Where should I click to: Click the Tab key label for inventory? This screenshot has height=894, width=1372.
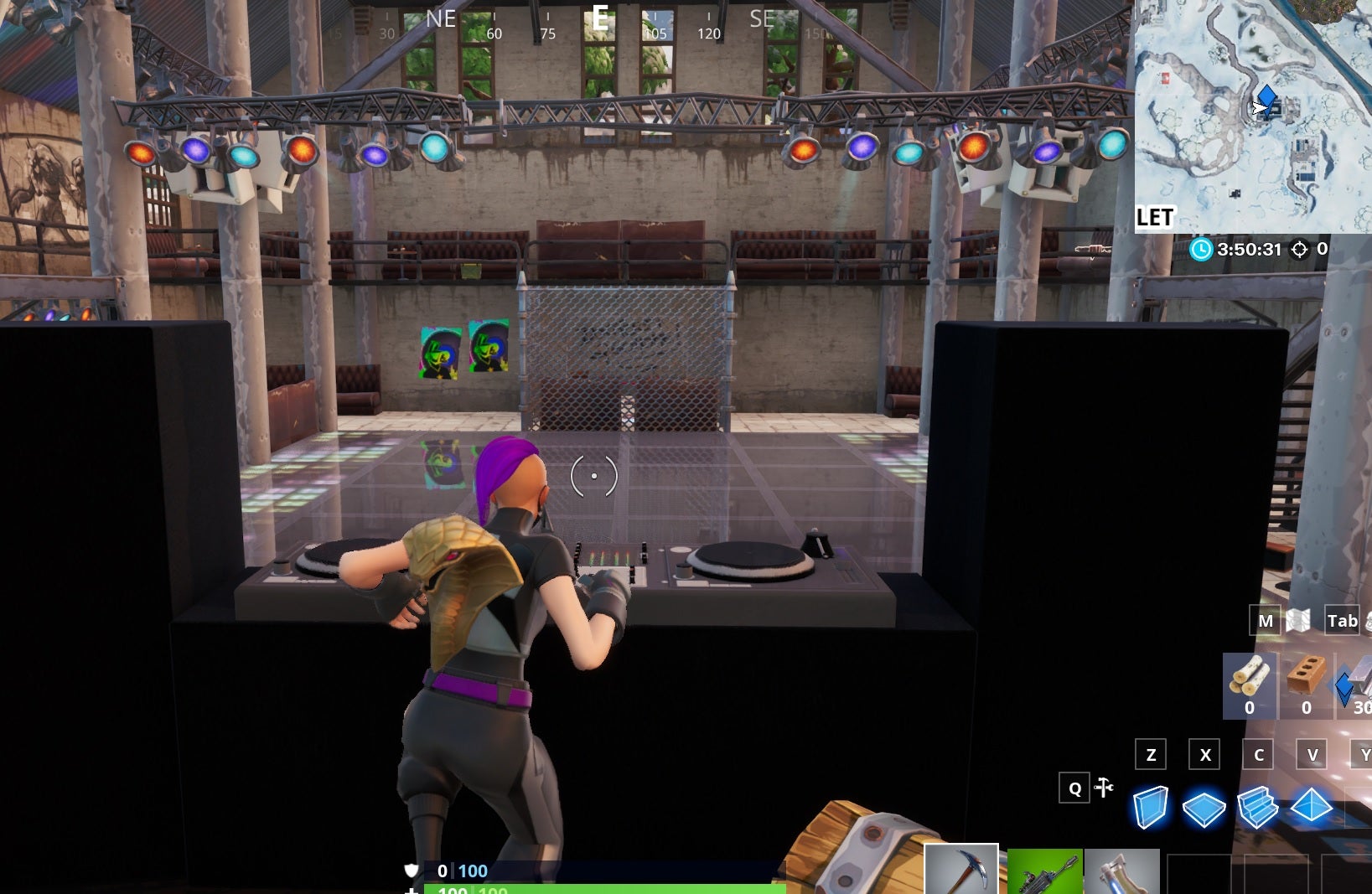click(1342, 621)
